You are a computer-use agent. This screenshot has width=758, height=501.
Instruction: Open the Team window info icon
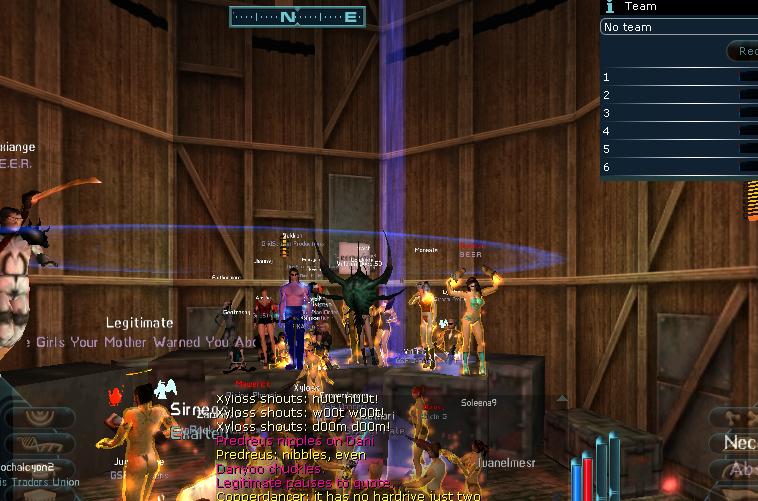click(609, 6)
